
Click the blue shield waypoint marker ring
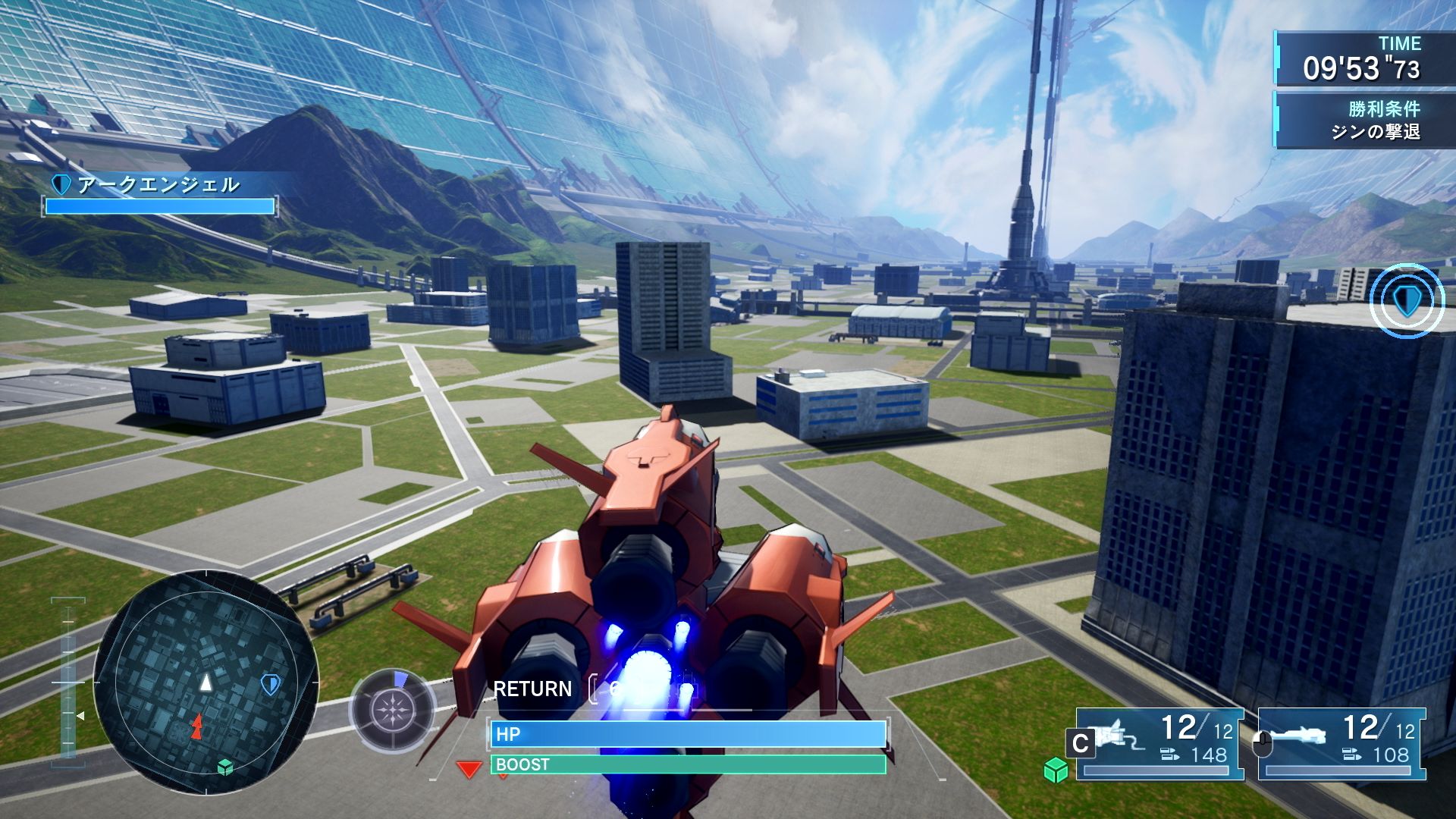tap(1407, 301)
